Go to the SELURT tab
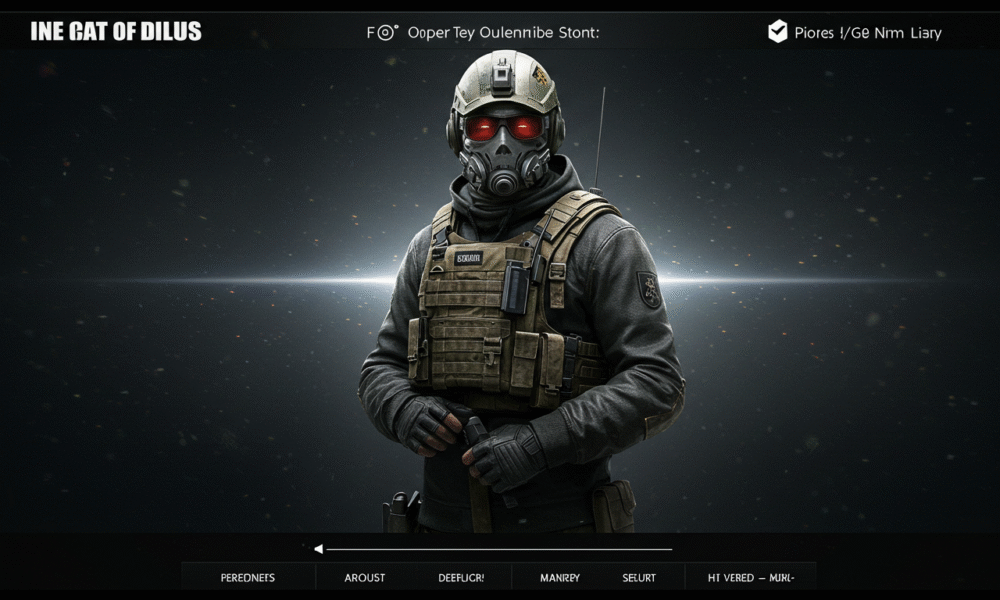Image resolution: width=1000 pixels, height=600 pixels. tap(639, 577)
